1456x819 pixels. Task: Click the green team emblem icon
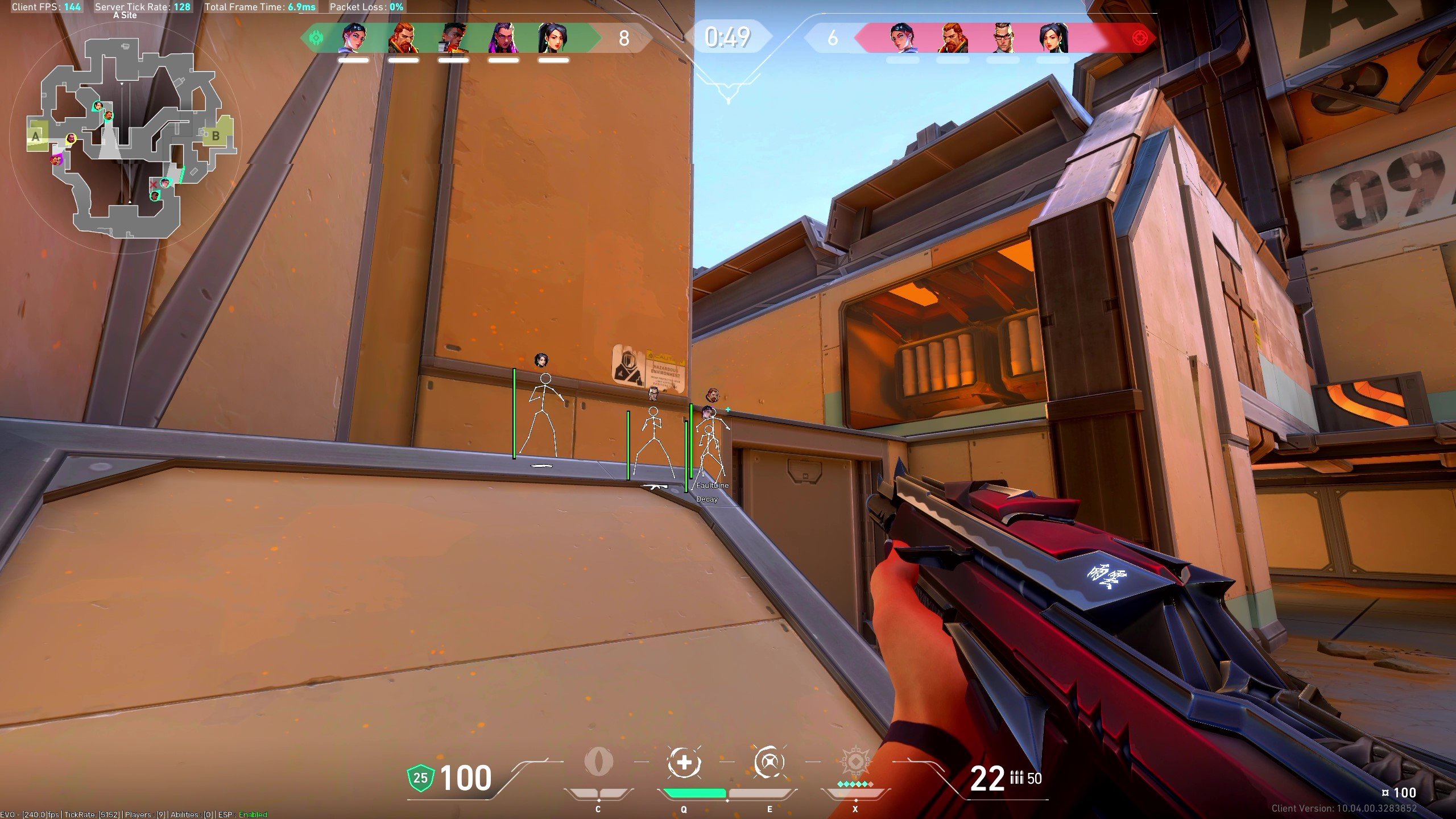[315, 38]
